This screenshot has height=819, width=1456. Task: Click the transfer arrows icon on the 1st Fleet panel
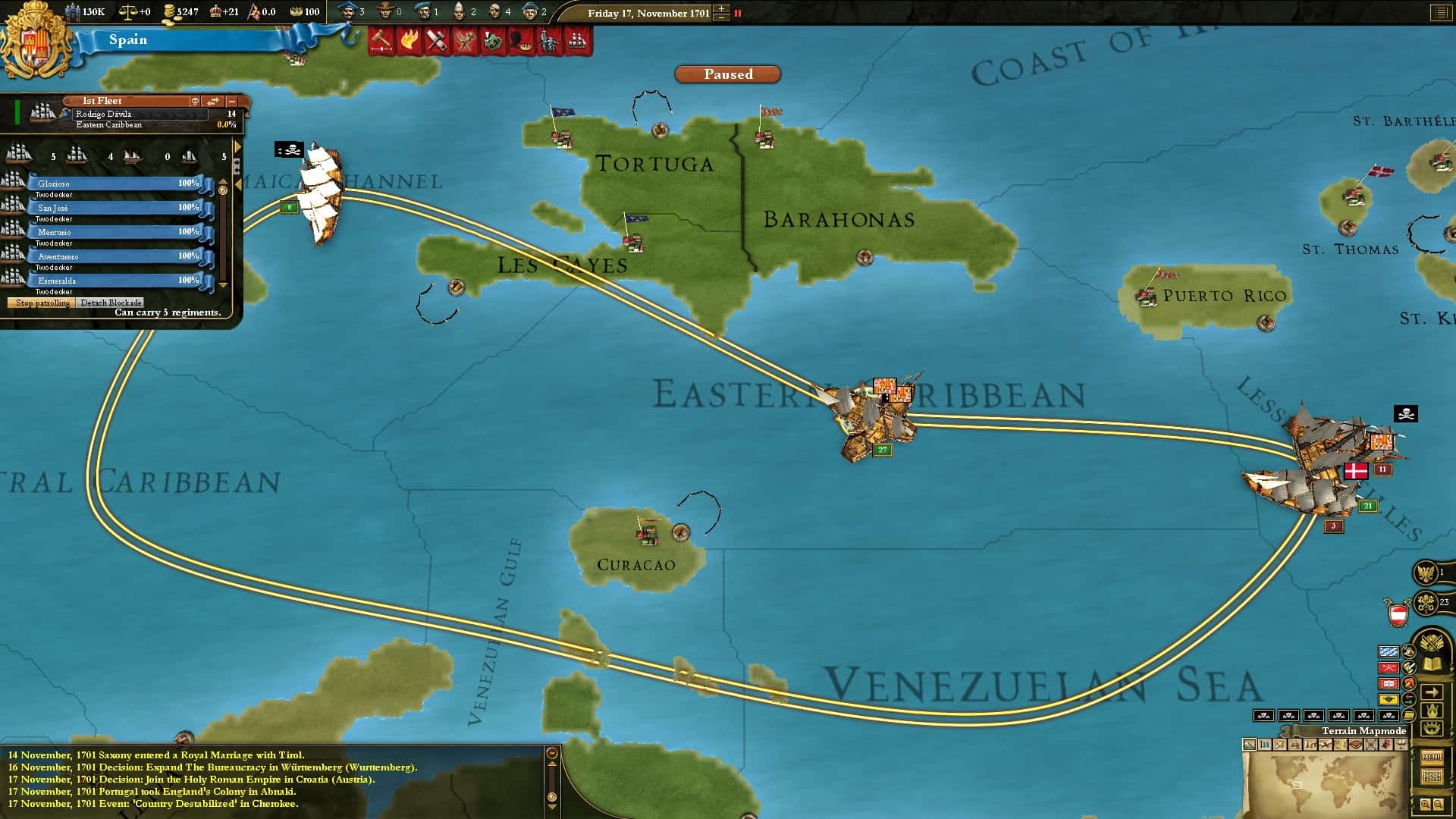pos(213,102)
